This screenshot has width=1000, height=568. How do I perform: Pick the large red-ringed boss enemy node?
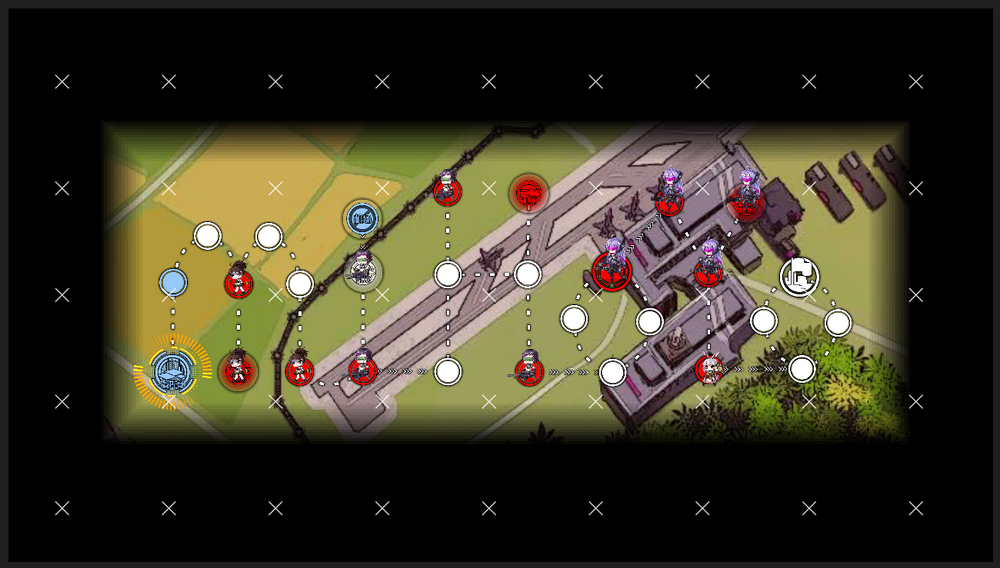(611, 270)
